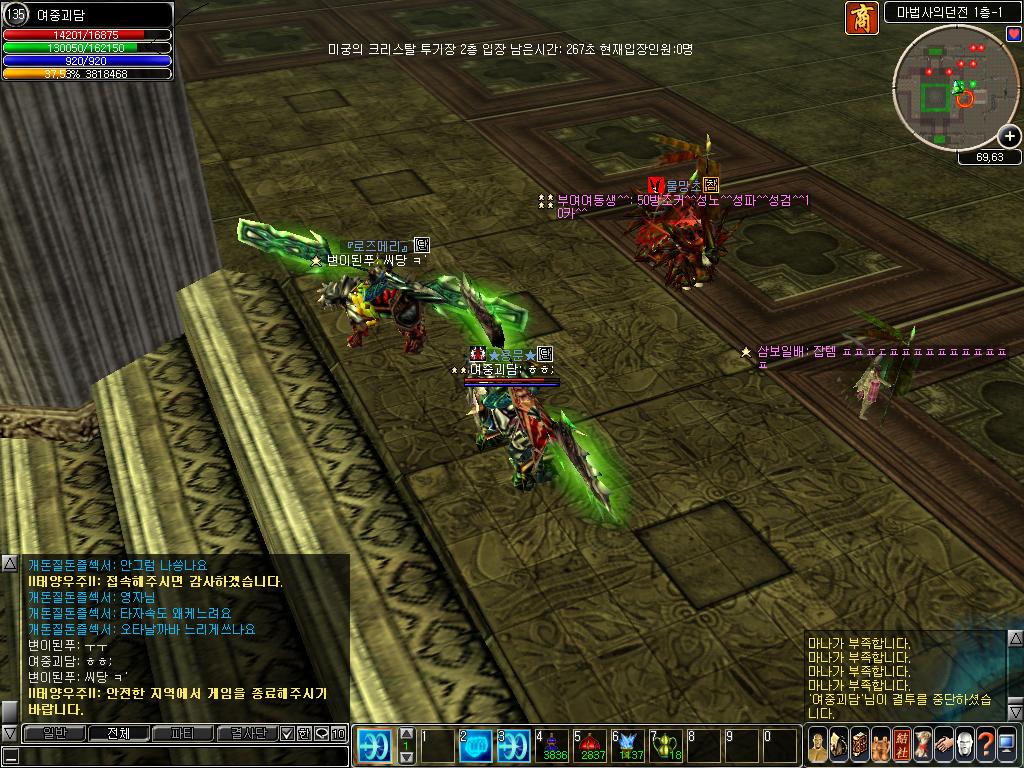Click the hotbar page up arrow
1024x768 pixels.
click(x=407, y=733)
